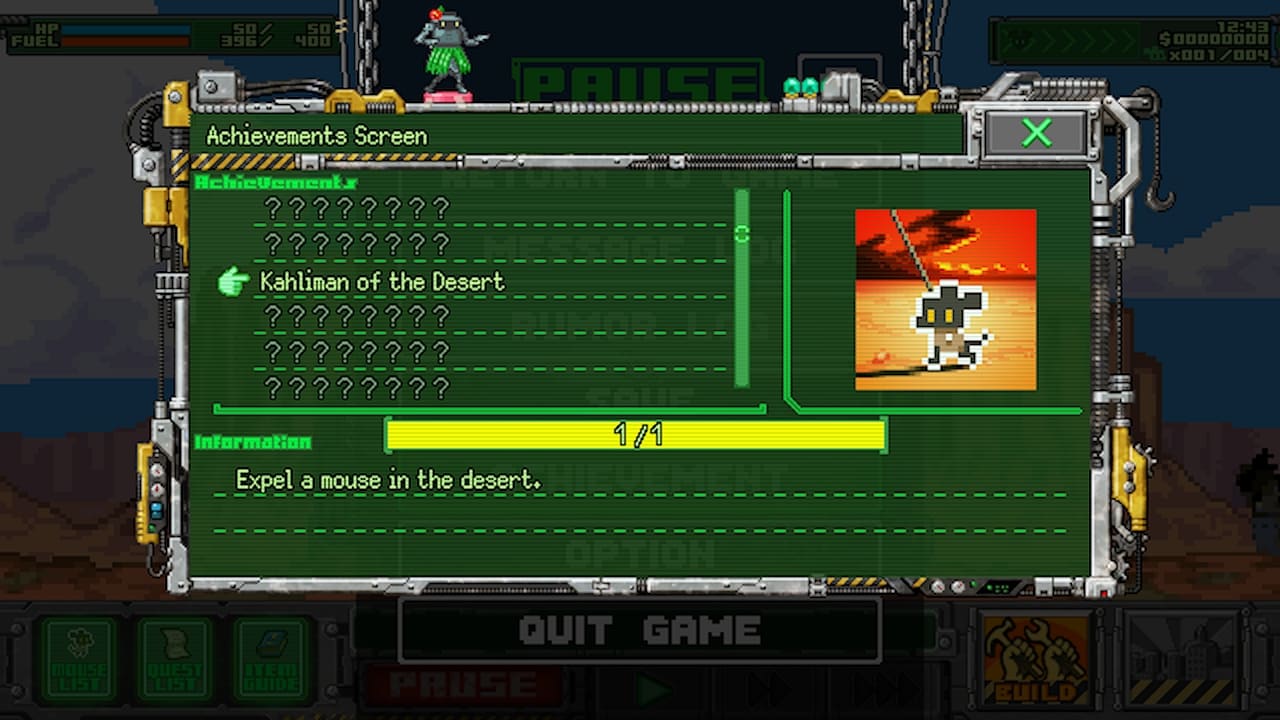Click the green pointing hand cursor icon
The image size is (1280, 720).
point(234,282)
